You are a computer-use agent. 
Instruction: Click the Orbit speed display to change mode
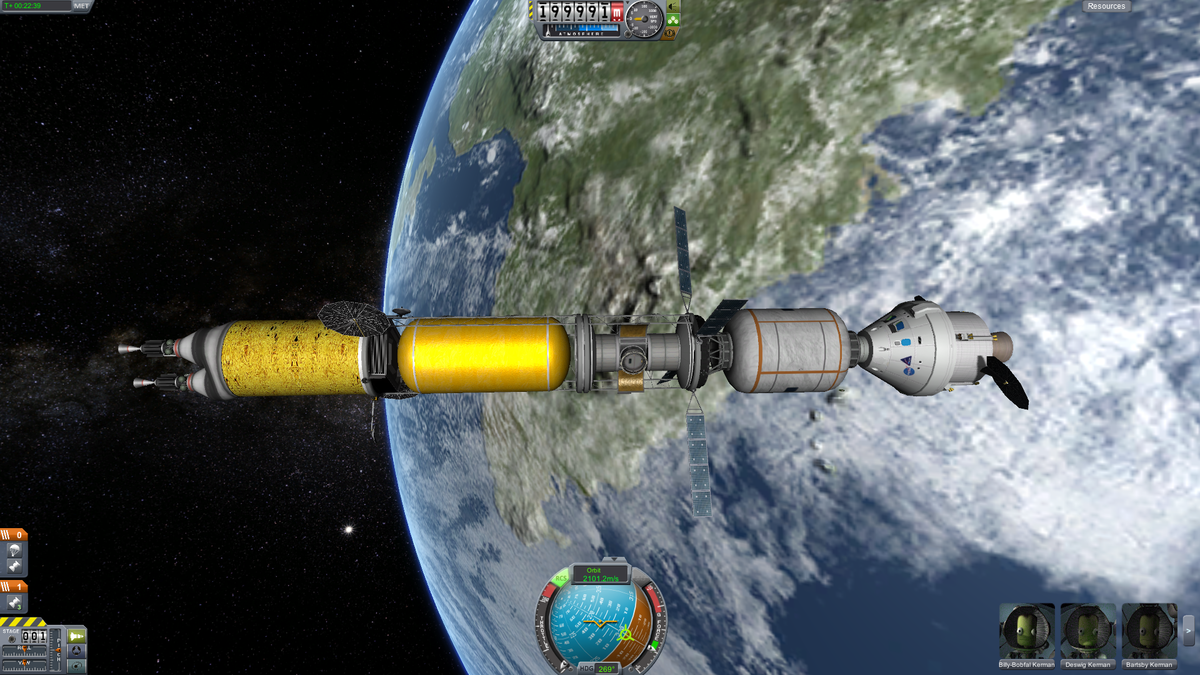pos(602,574)
